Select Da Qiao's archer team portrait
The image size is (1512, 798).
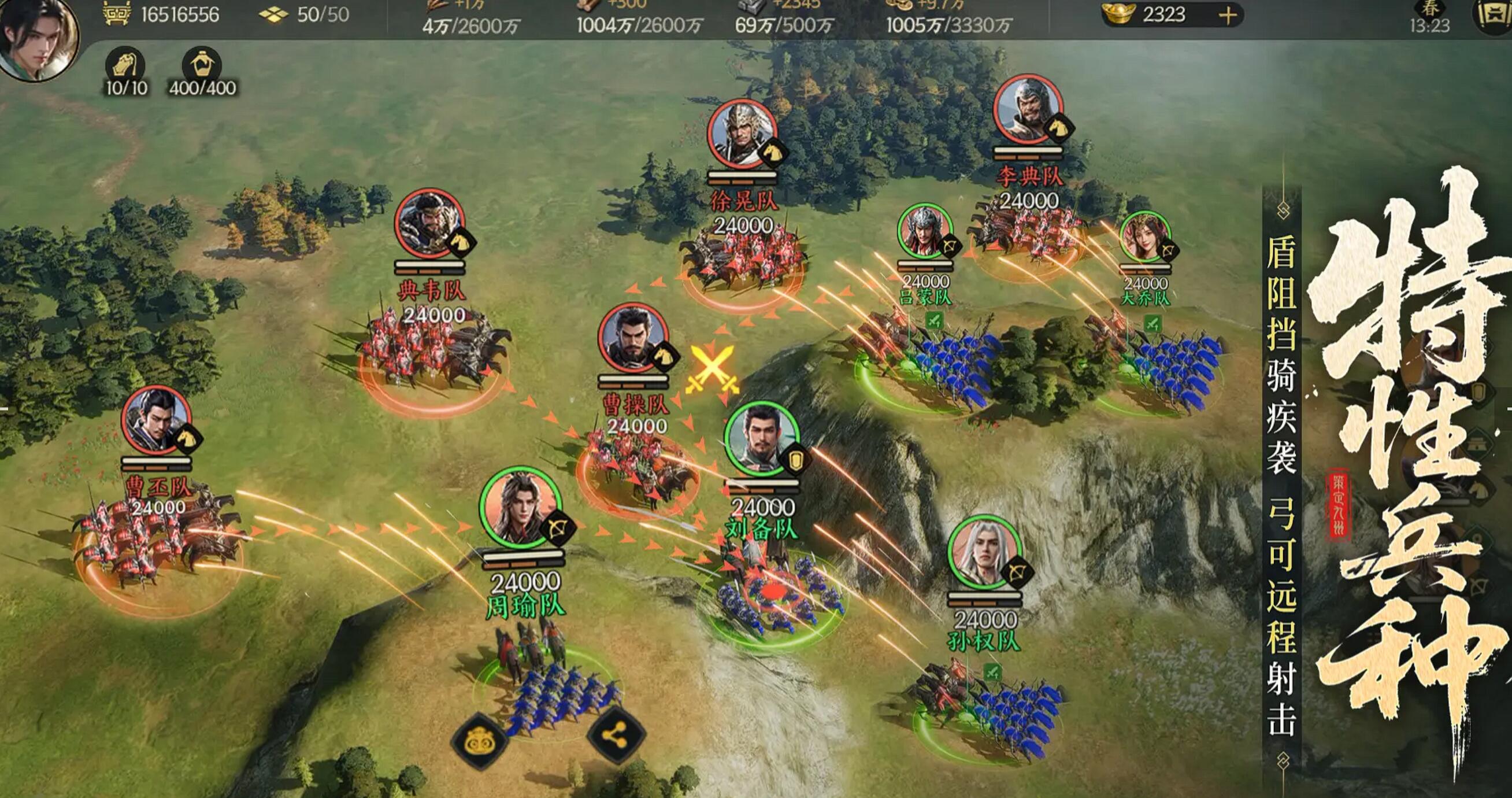point(1144,237)
